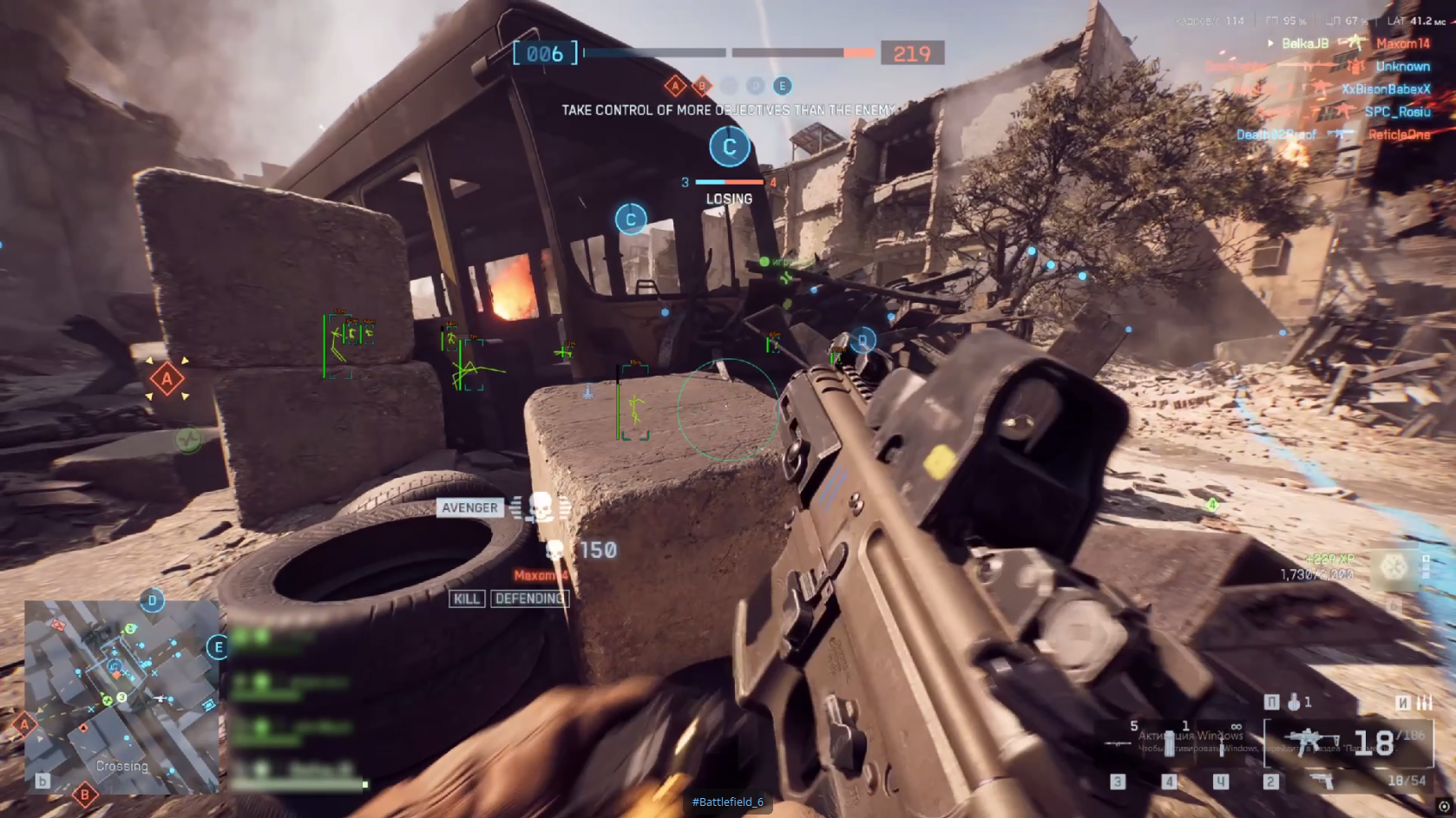Select the SPC_Rosiu kill feed entry
This screenshot has height=818, width=1456.
(1397, 112)
